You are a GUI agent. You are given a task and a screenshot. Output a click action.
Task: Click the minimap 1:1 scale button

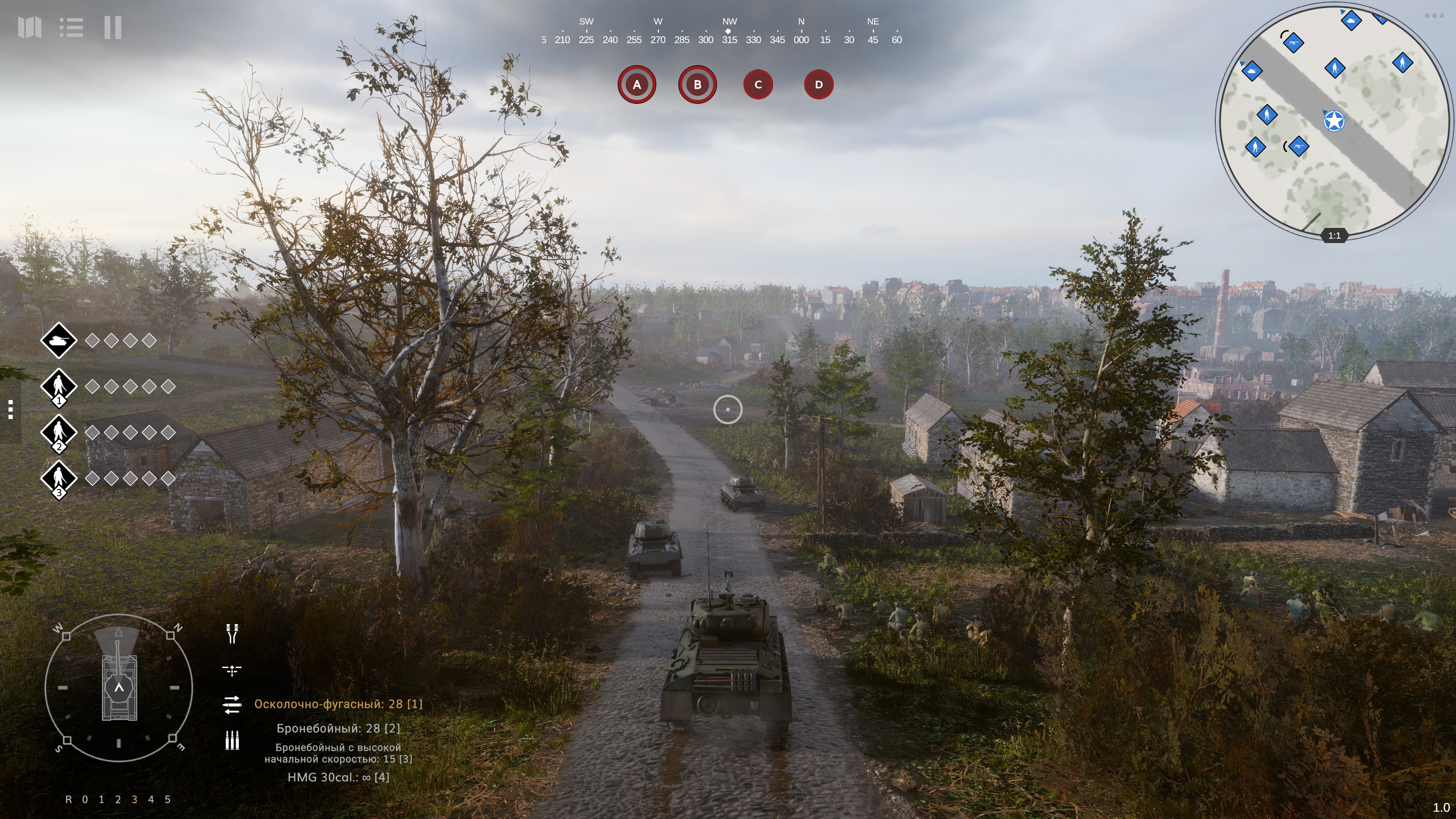click(x=1334, y=236)
